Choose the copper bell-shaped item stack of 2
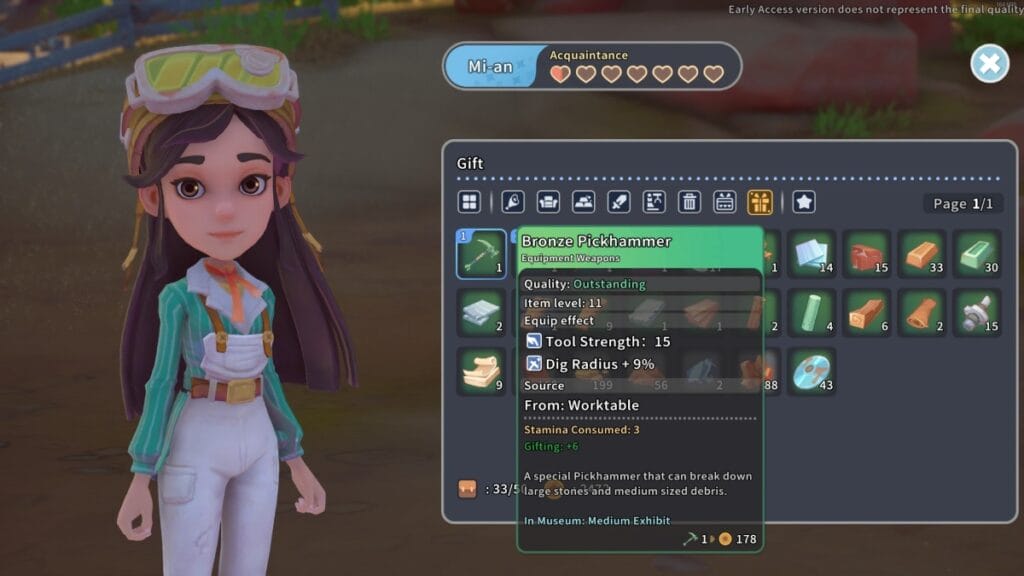The width and height of the screenshot is (1024, 576). (x=921, y=312)
